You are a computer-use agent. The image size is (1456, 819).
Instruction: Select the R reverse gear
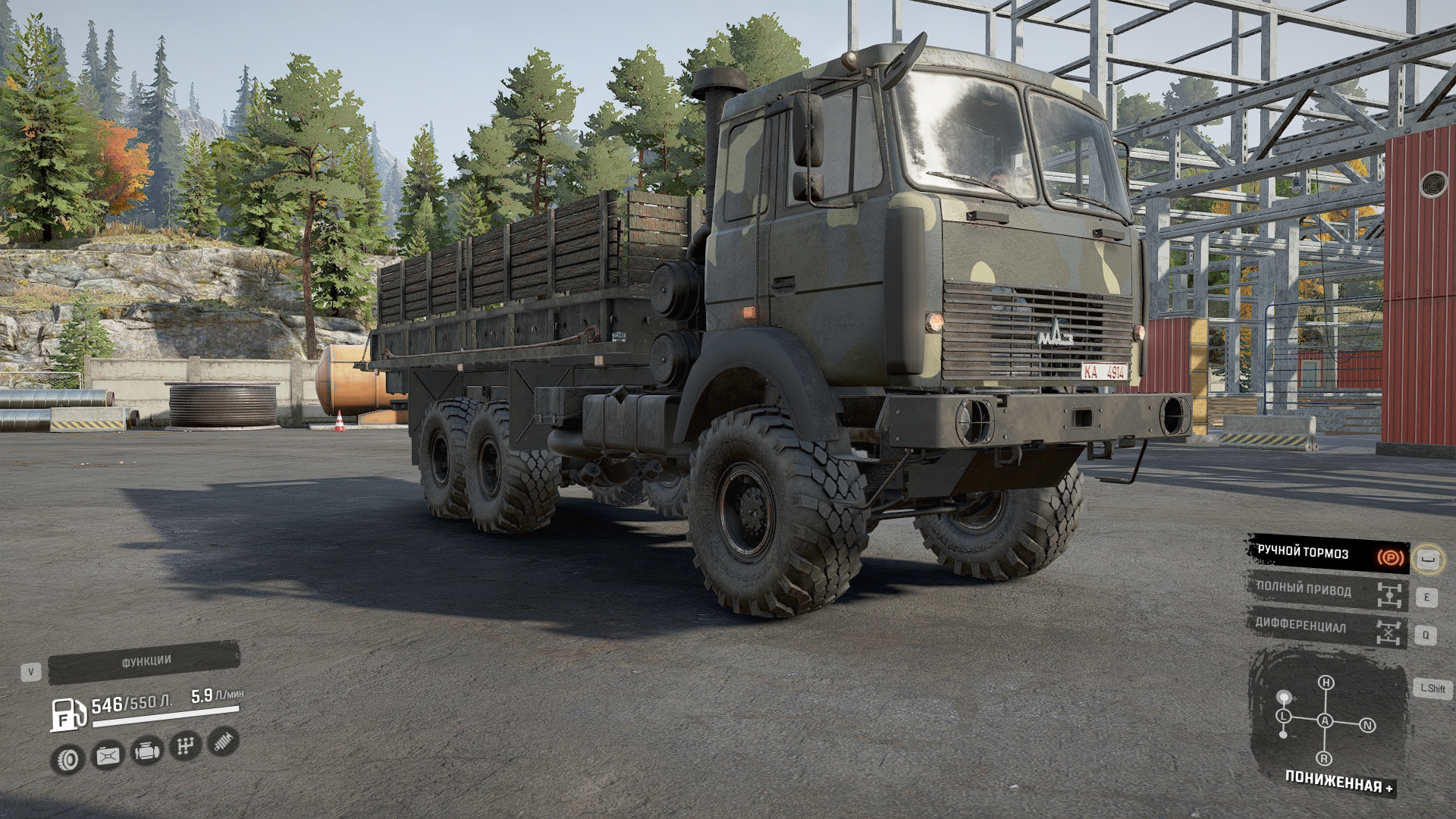[1324, 759]
